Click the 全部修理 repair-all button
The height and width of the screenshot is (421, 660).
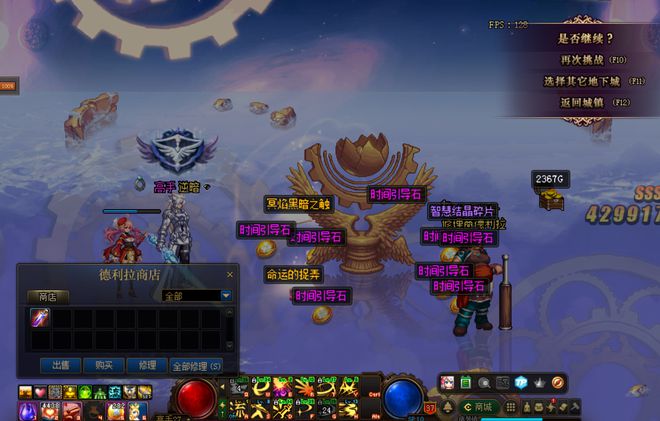[195, 365]
